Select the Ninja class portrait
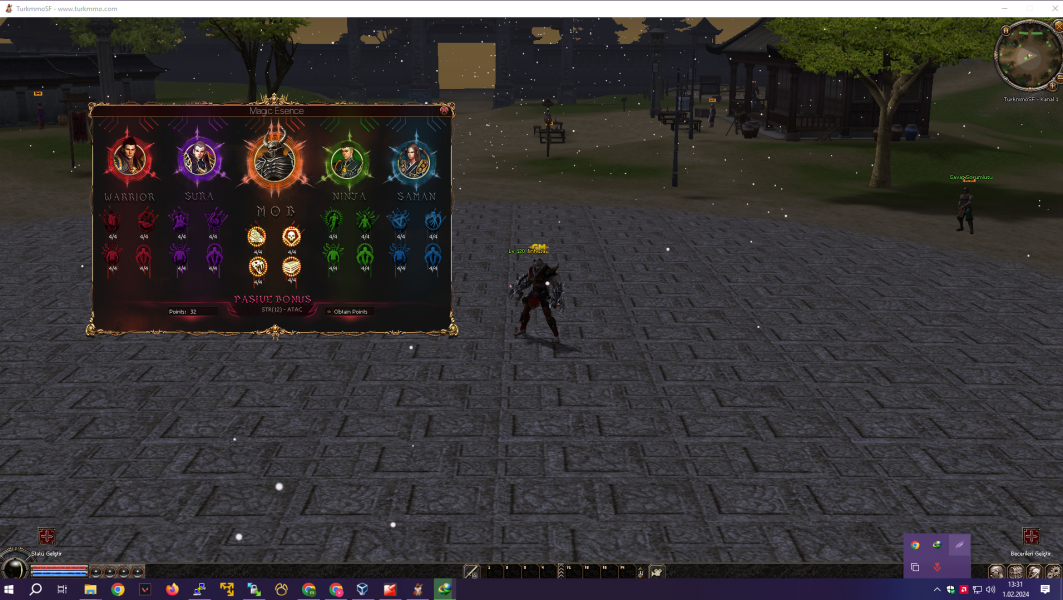The height and width of the screenshot is (600, 1063). click(x=346, y=160)
